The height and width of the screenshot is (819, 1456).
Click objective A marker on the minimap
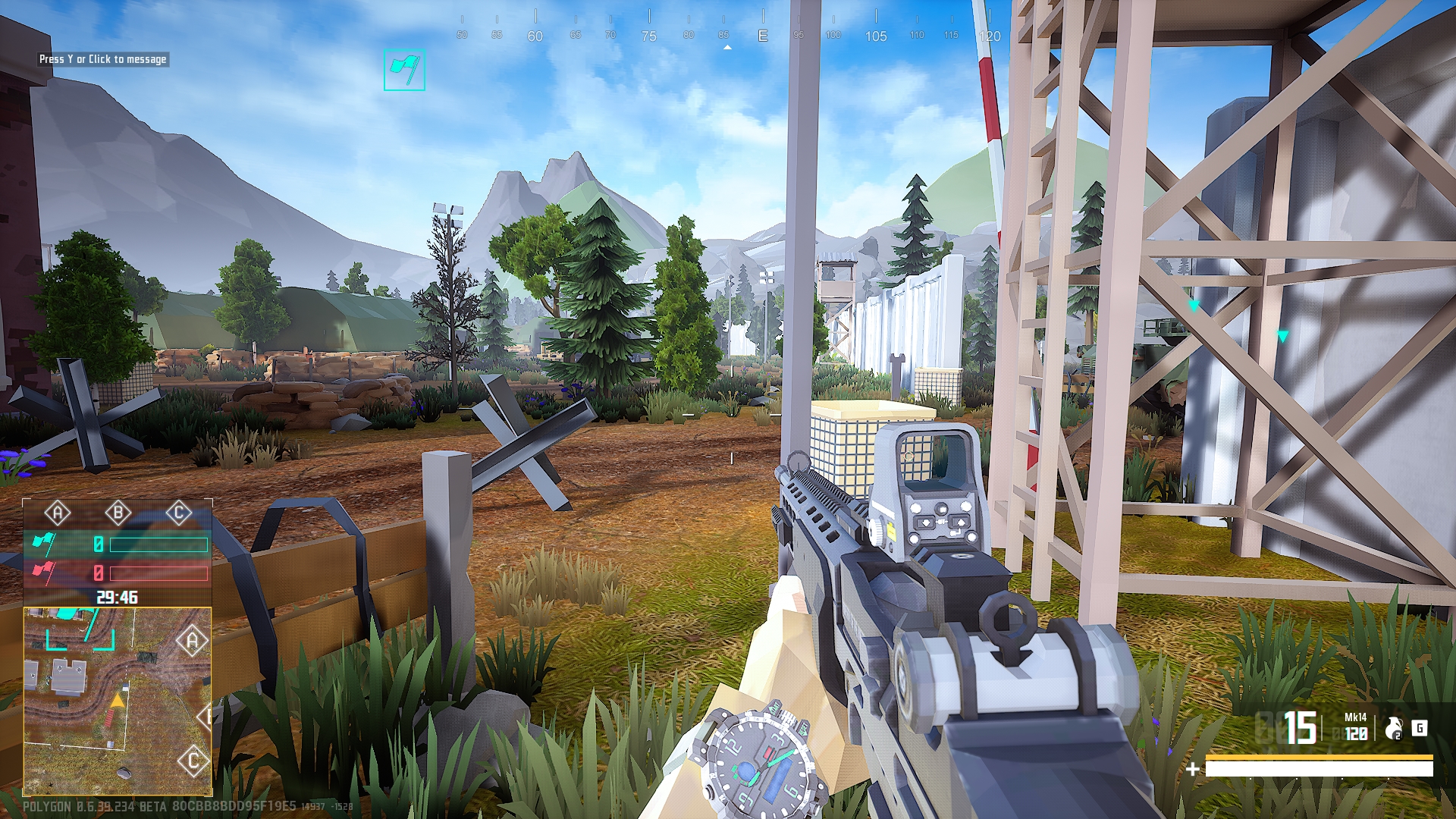point(193,642)
